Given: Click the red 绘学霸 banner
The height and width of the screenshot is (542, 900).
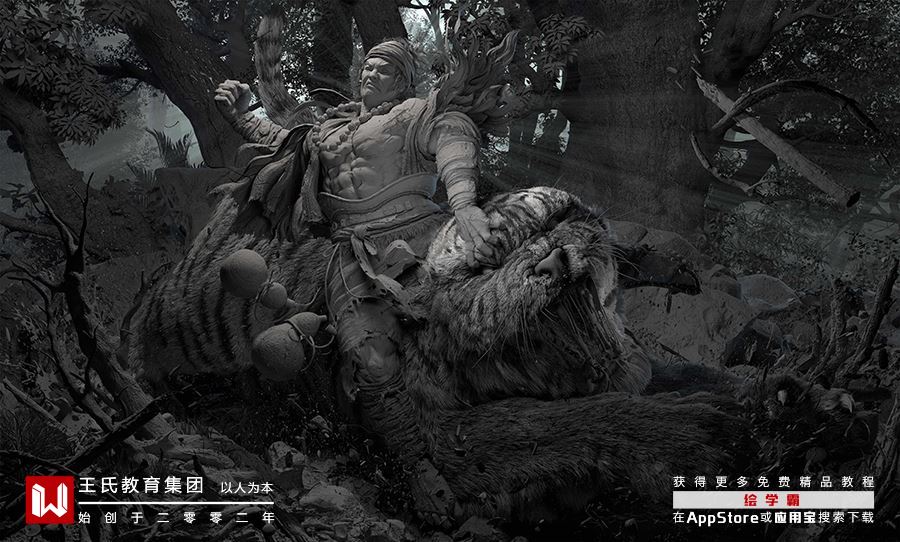Looking at the screenshot, I should (x=773, y=500).
